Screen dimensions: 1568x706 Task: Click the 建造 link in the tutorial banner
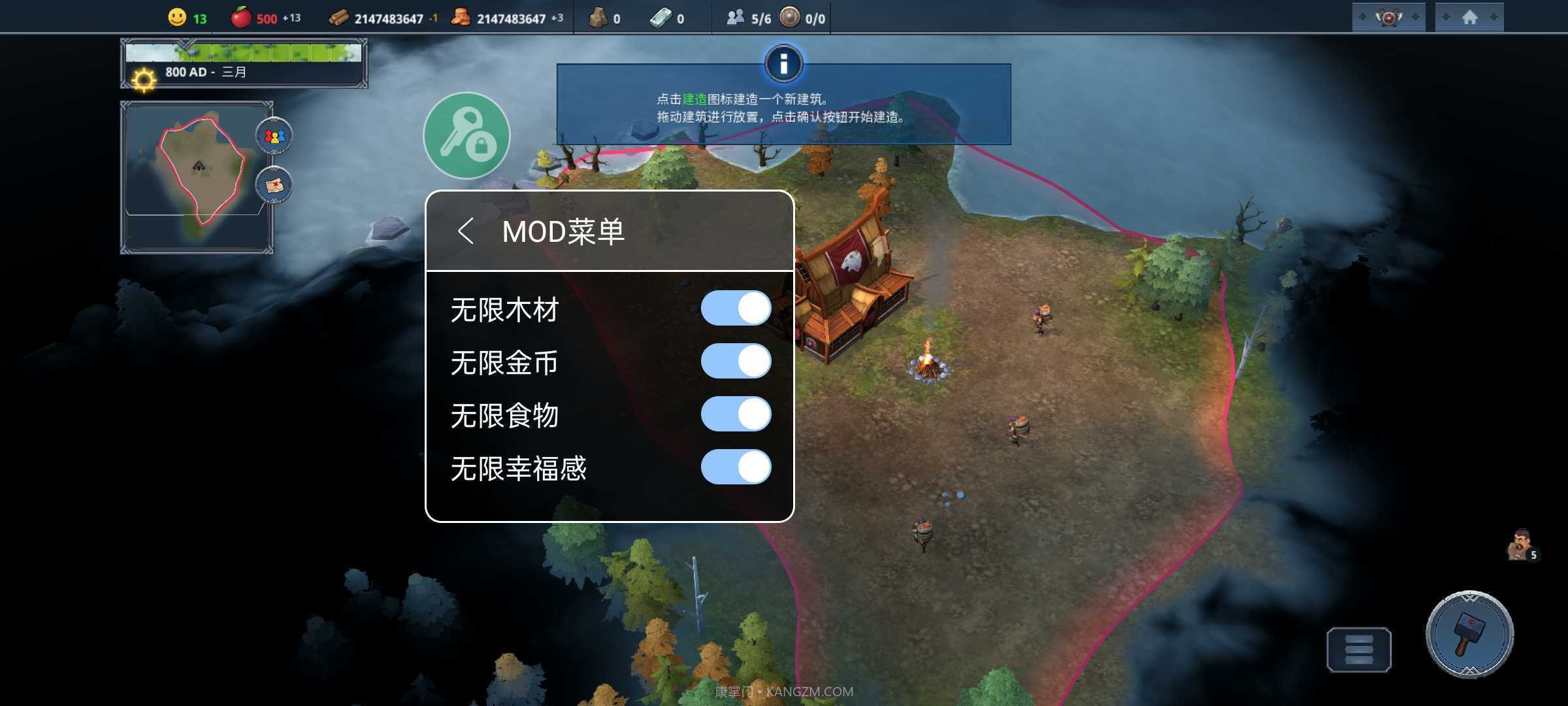694,100
